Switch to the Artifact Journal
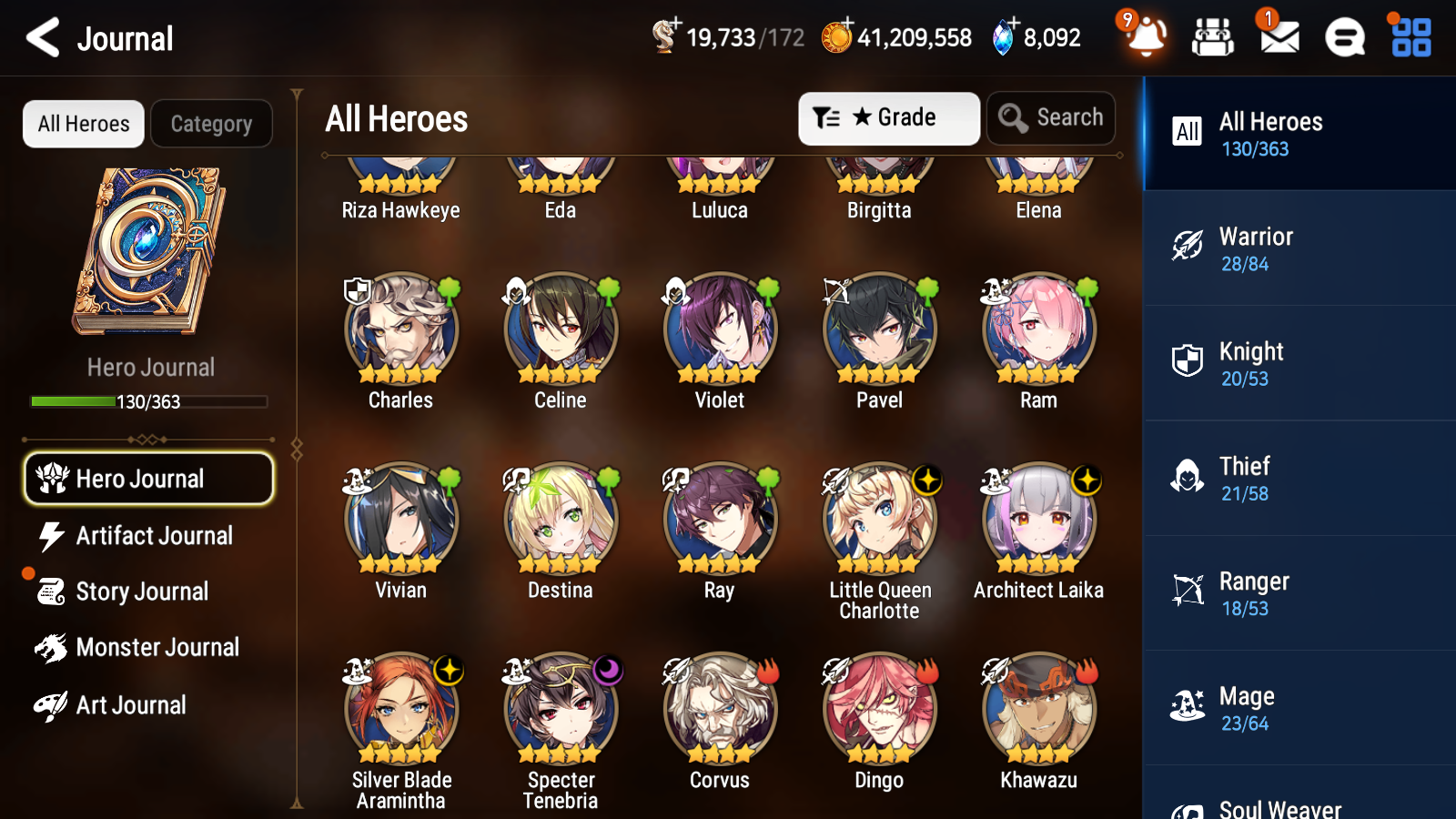The width and height of the screenshot is (1456, 819). (155, 536)
